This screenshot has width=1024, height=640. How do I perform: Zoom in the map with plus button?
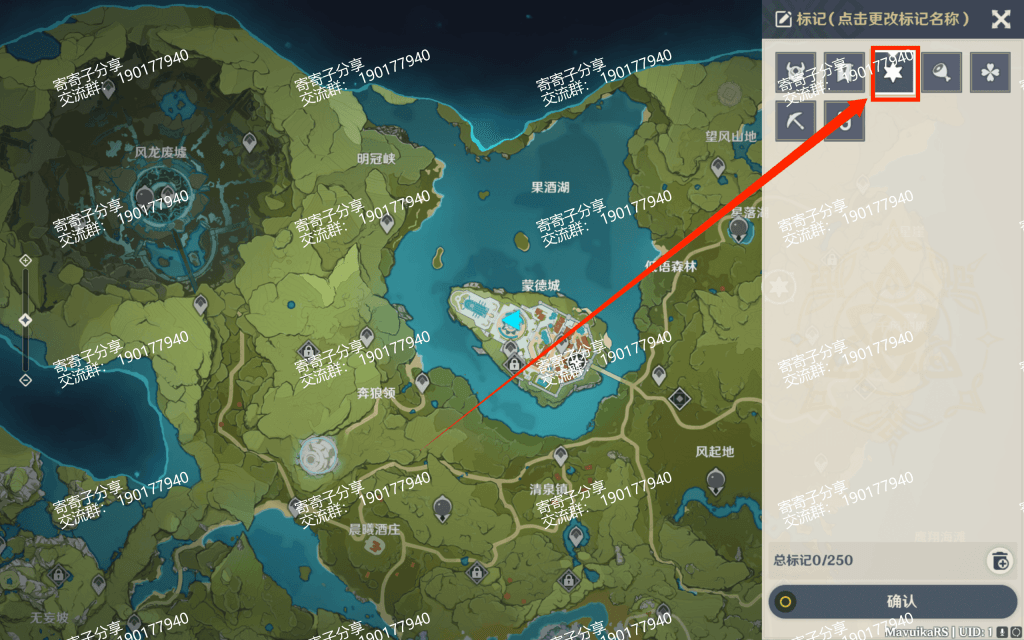tap(26, 260)
